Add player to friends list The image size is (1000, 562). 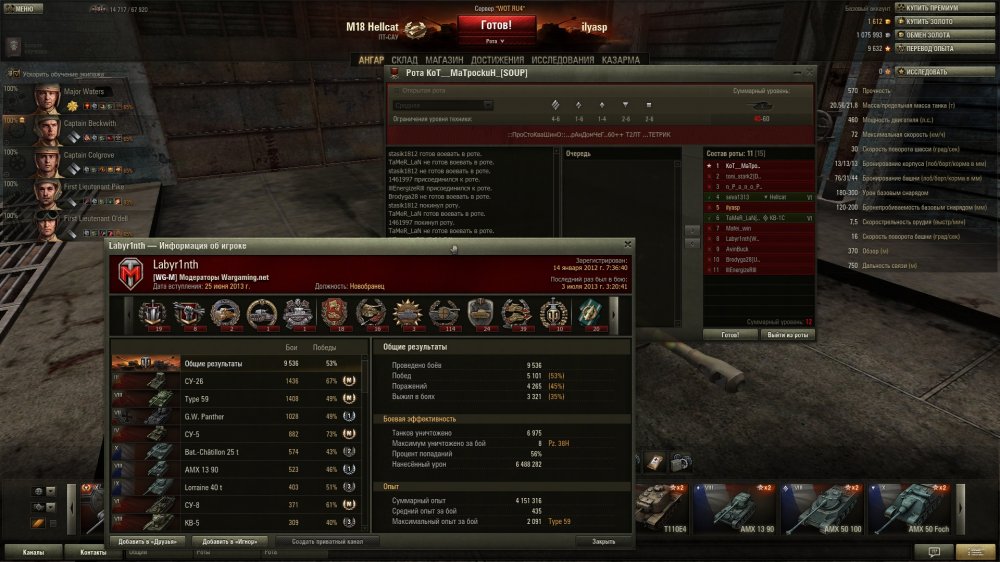point(147,541)
